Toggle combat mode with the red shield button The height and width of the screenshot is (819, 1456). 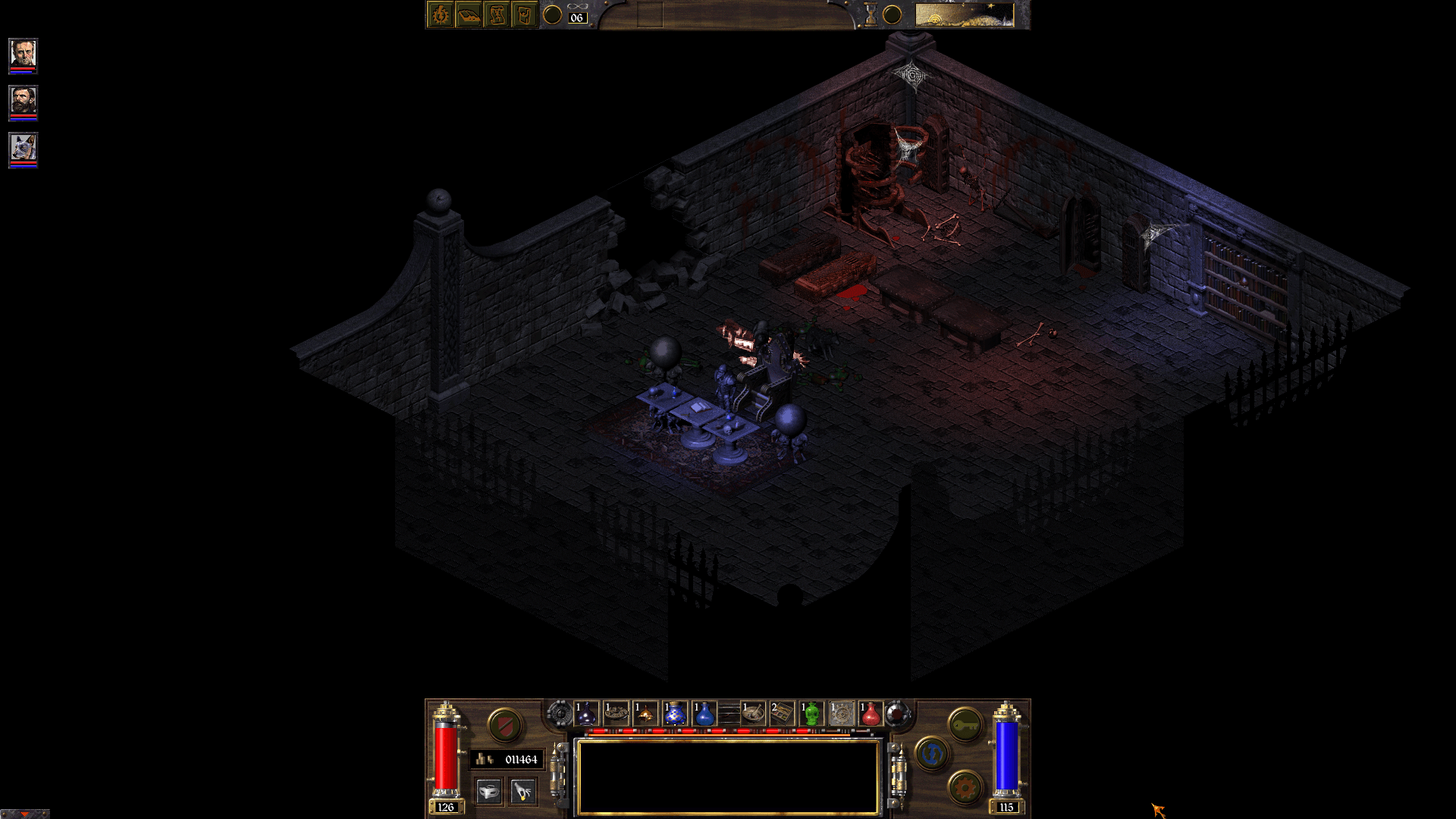coord(504,724)
